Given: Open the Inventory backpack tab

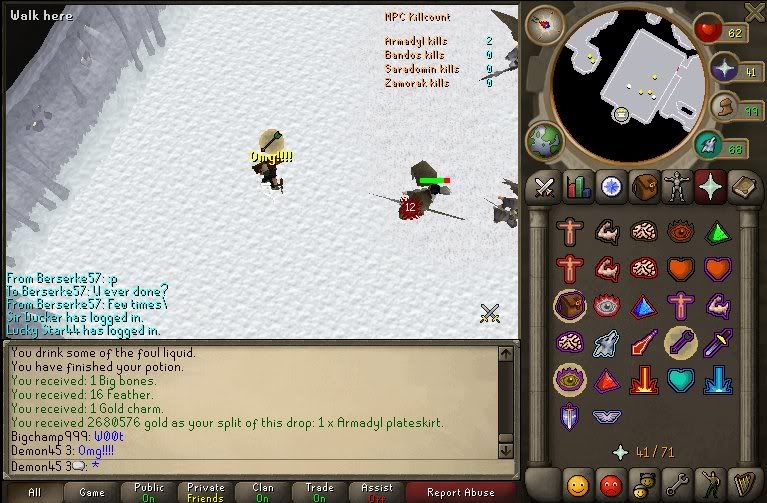Looking at the screenshot, I should coord(645,186).
